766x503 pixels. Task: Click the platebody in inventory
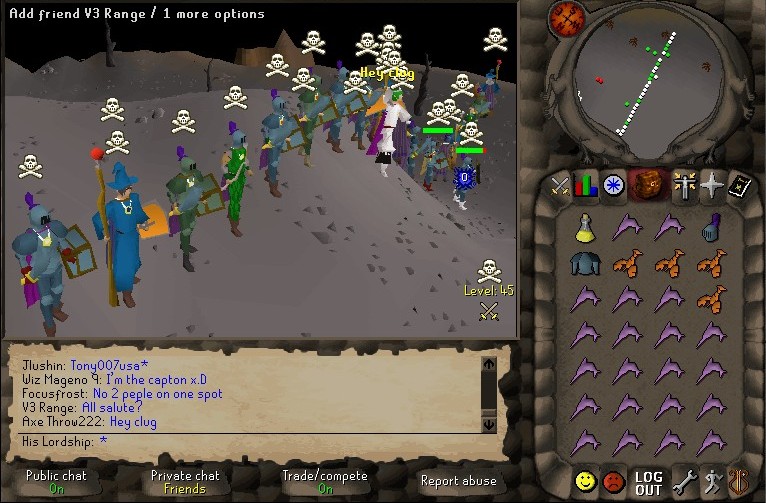[x=585, y=263]
